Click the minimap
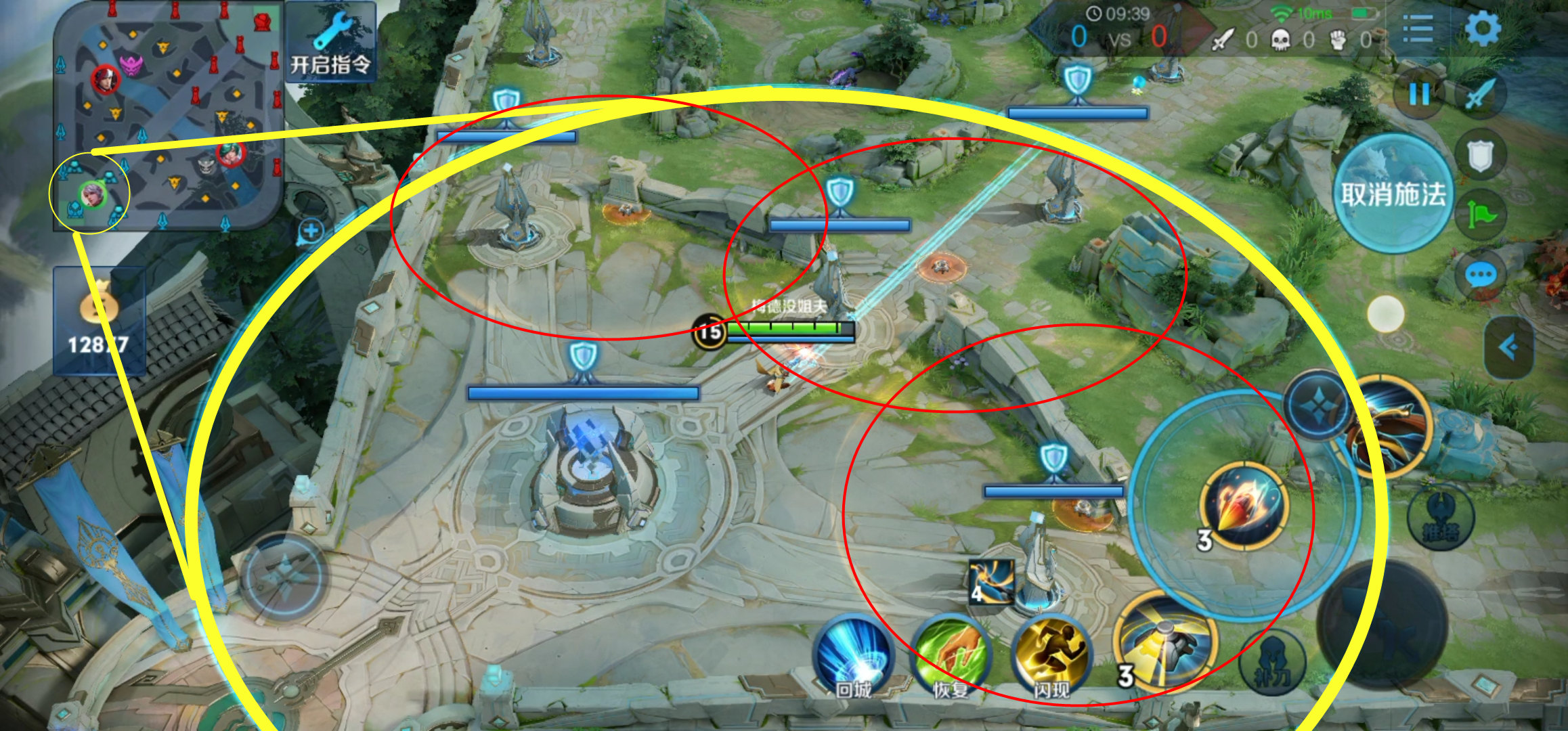1568x731 pixels. pos(168,116)
